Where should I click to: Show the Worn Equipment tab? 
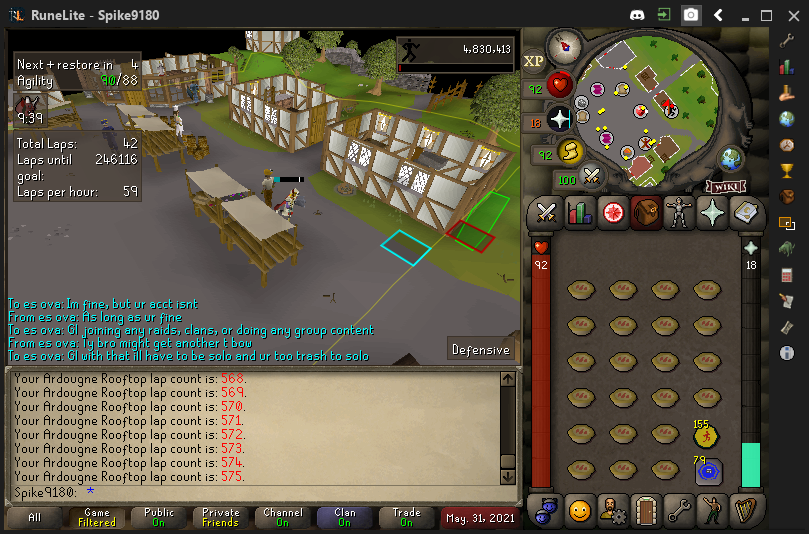678,212
